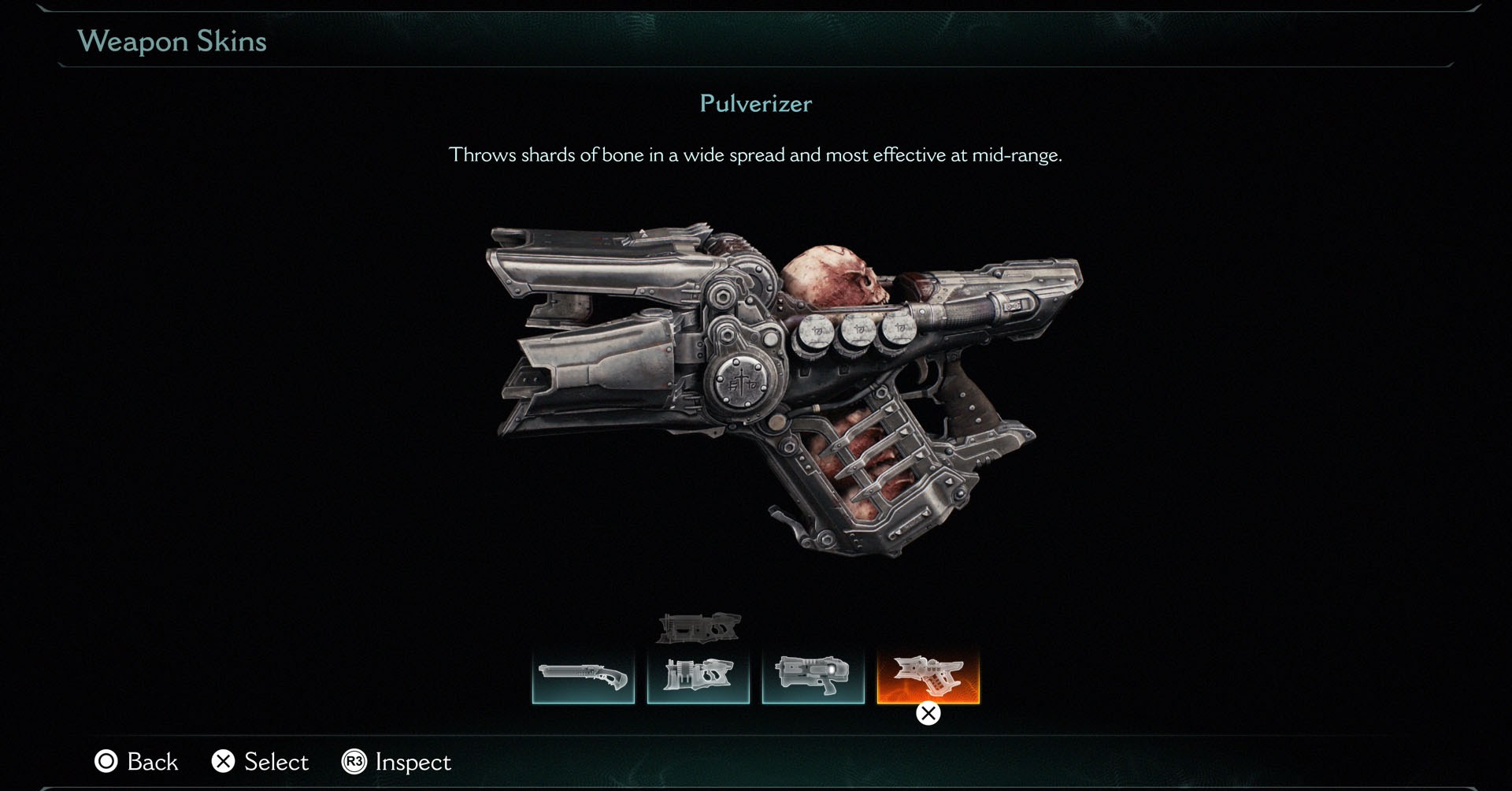Viewport: 1512px width, 791px height.
Task: Pick the weapon tile with glowing core
Action: coord(813,677)
